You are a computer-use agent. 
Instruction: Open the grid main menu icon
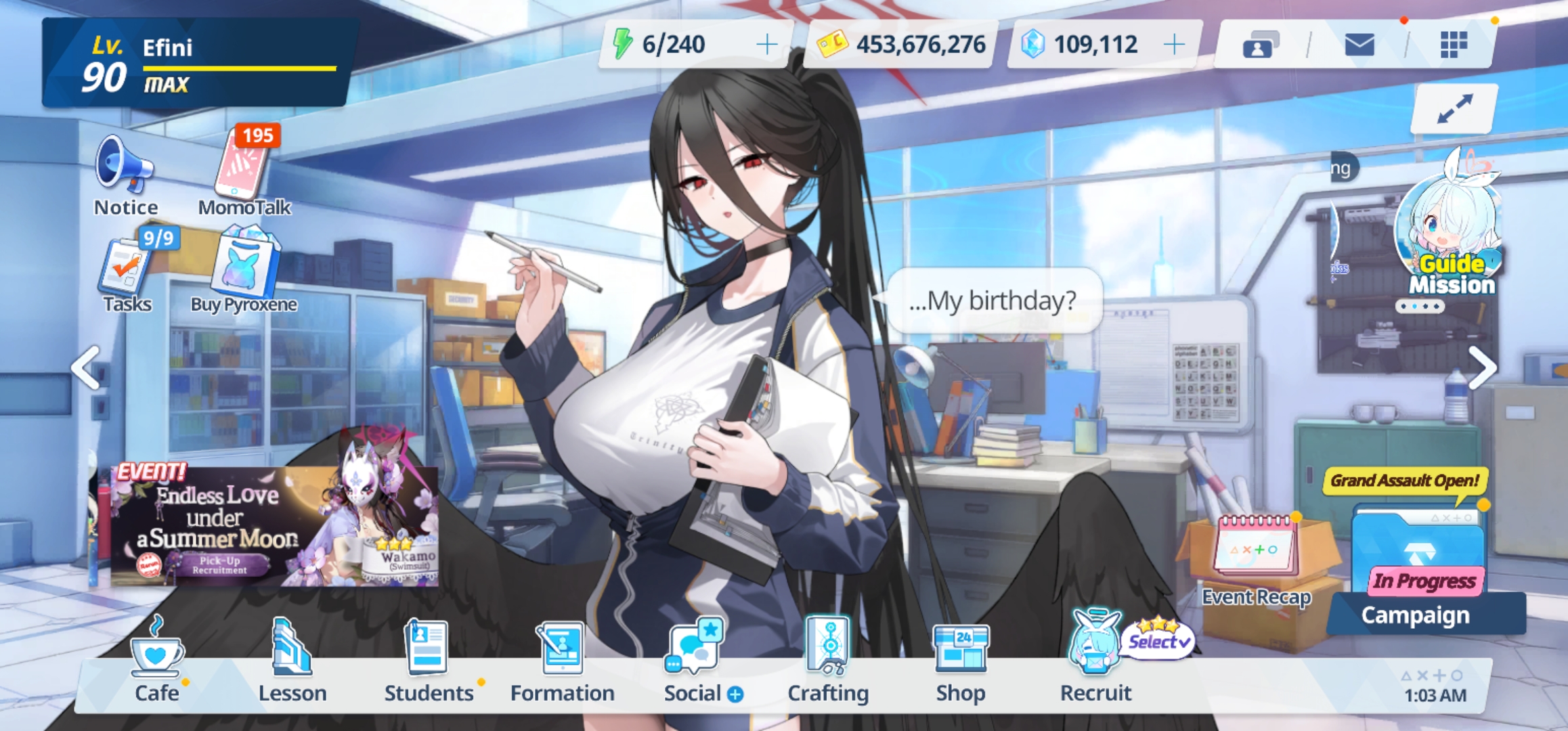(x=1453, y=45)
